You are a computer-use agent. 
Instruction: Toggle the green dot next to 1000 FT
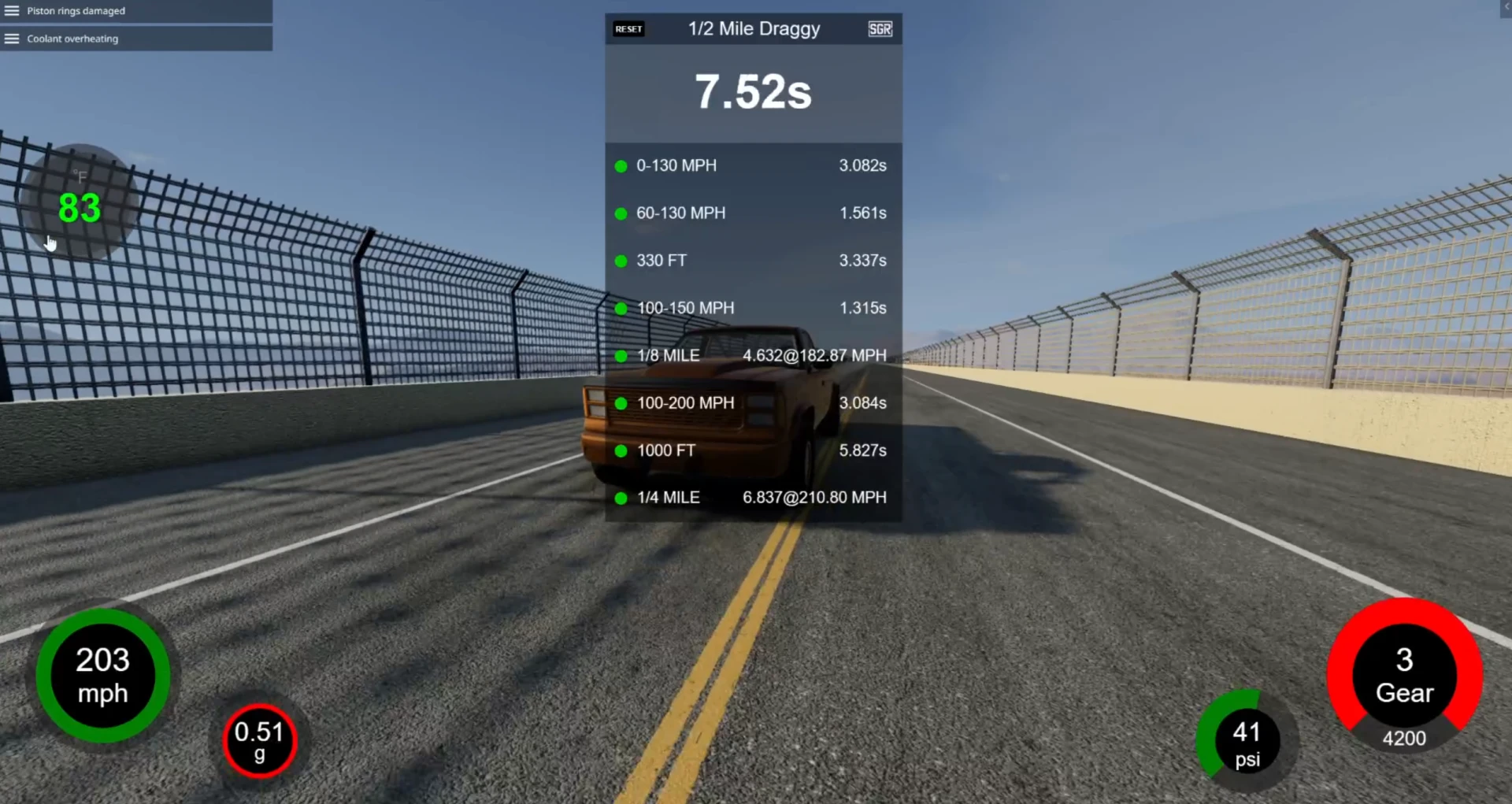pos(621,450)
